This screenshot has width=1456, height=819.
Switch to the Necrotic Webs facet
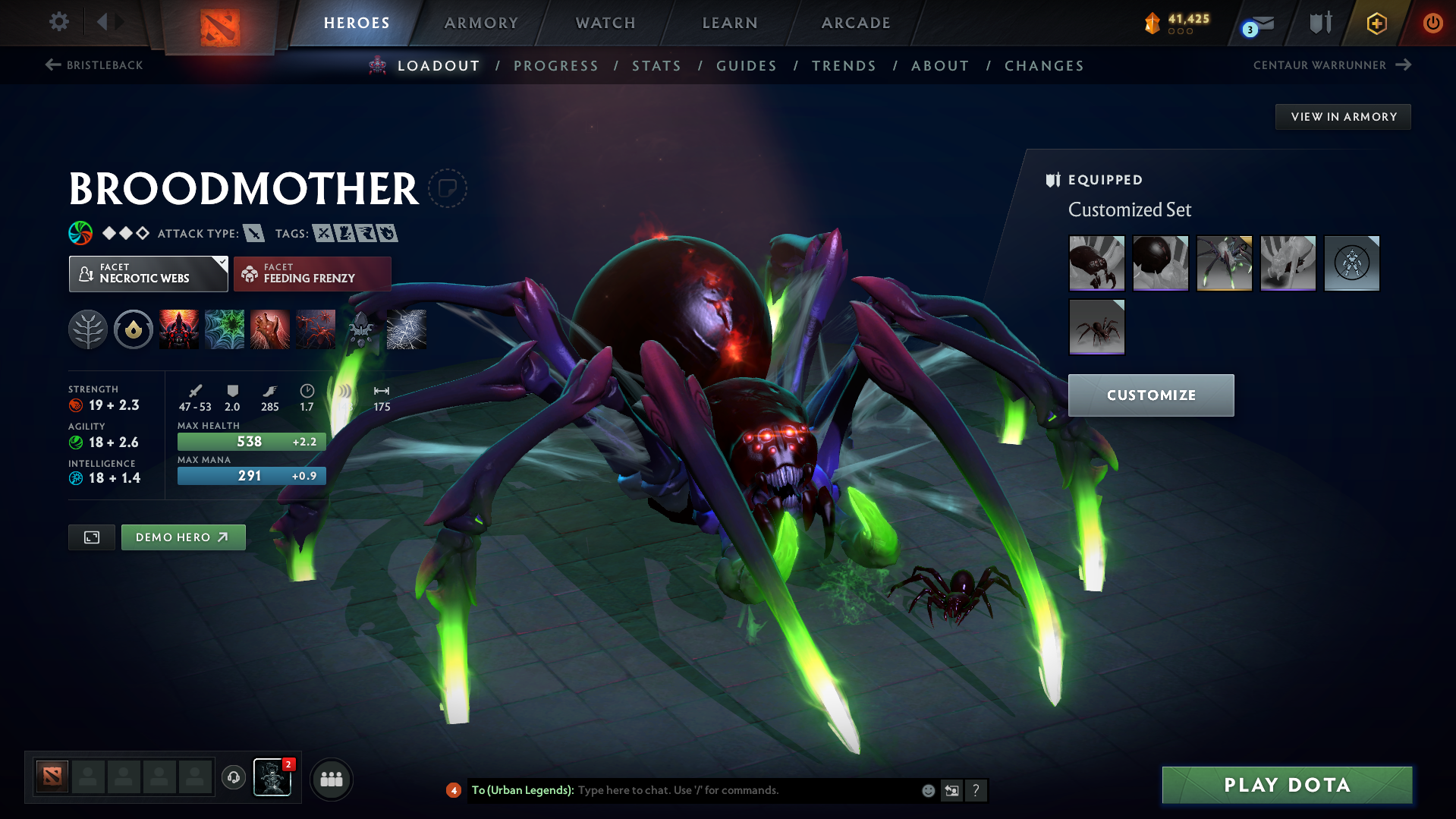[148, 273]
